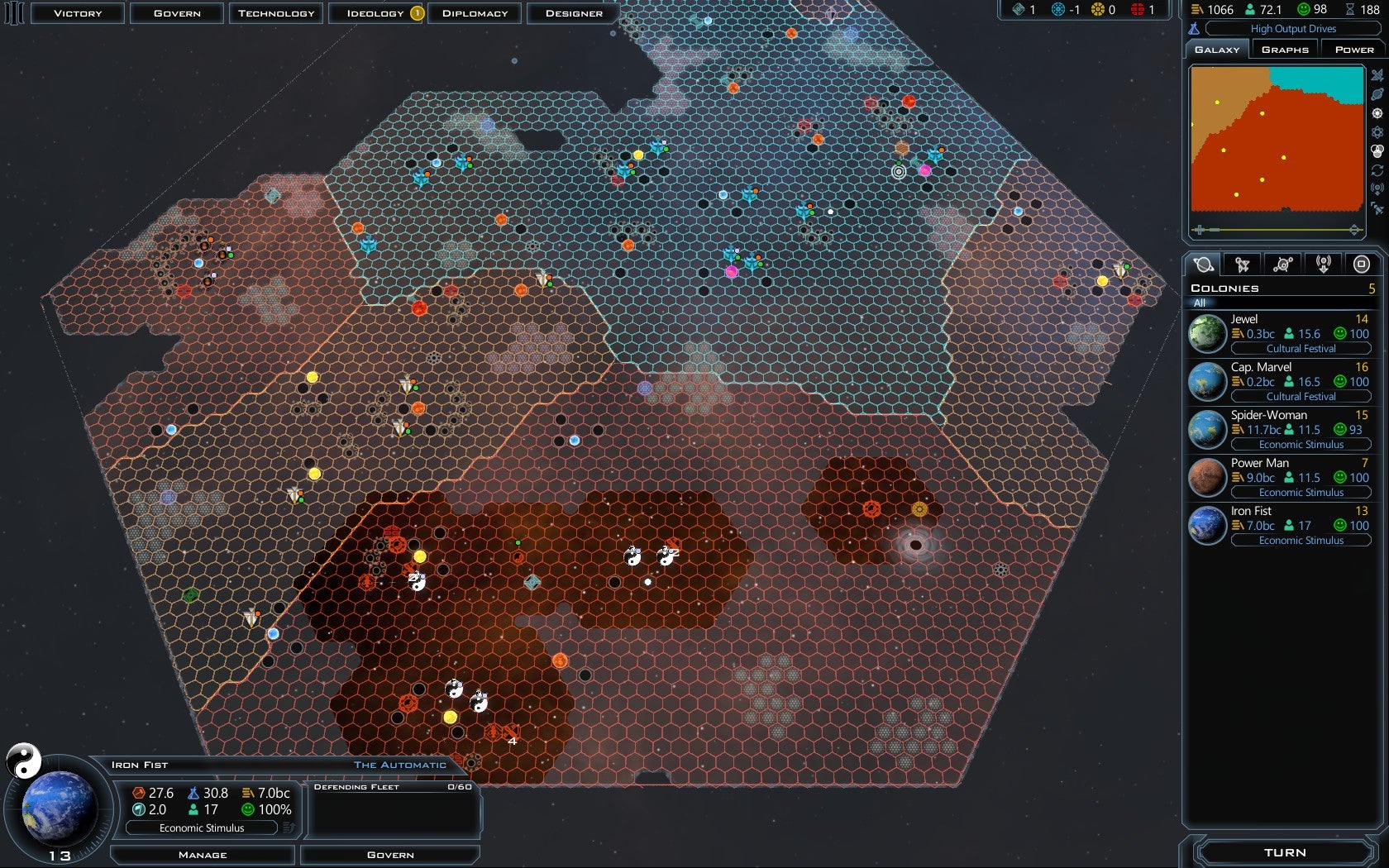The height and width of the screenshot is (868, 1389).
Task: Toggle the planets map filter icon
Action: coord(1377,96)
